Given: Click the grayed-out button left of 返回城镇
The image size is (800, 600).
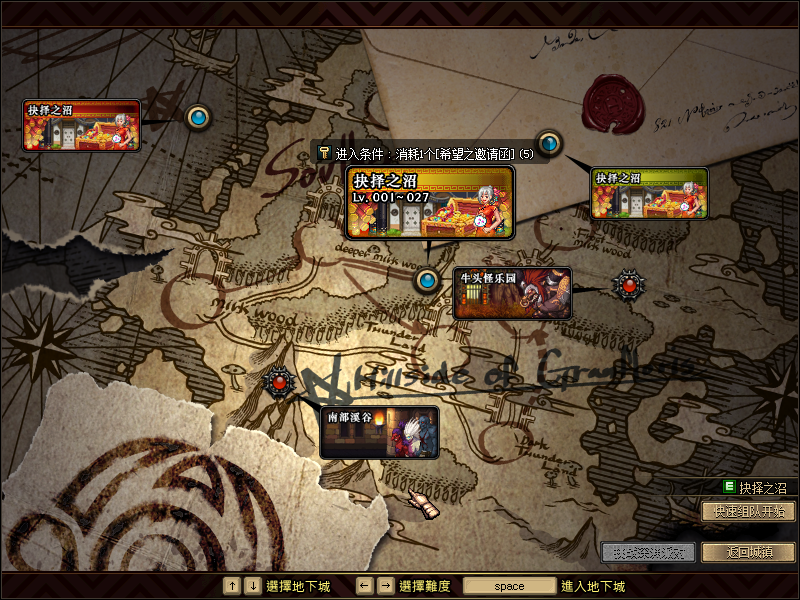Looking at the screenshot, I should click(649, 551).
